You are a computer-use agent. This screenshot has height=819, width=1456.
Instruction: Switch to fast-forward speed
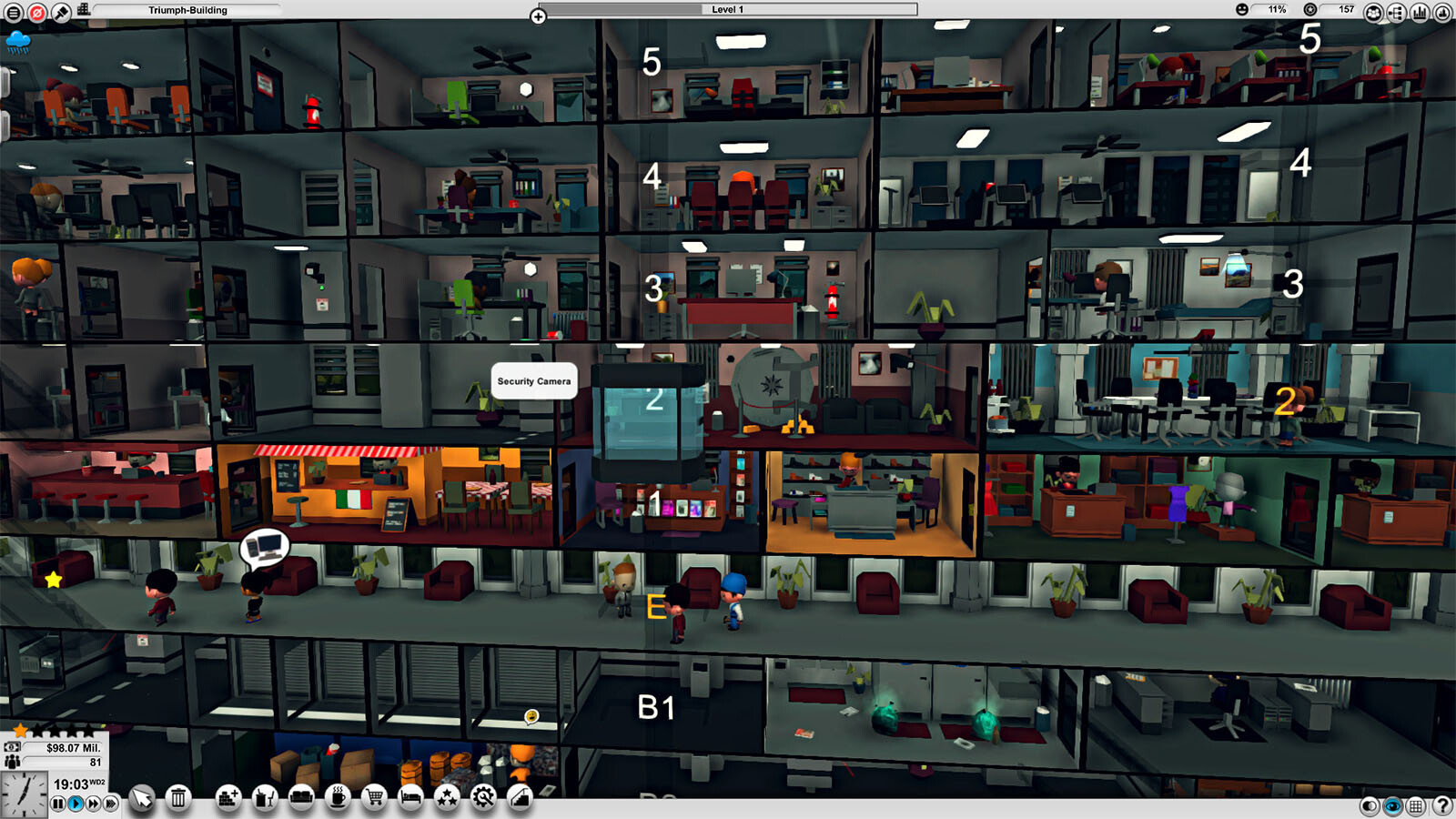[x=93, y=804]
